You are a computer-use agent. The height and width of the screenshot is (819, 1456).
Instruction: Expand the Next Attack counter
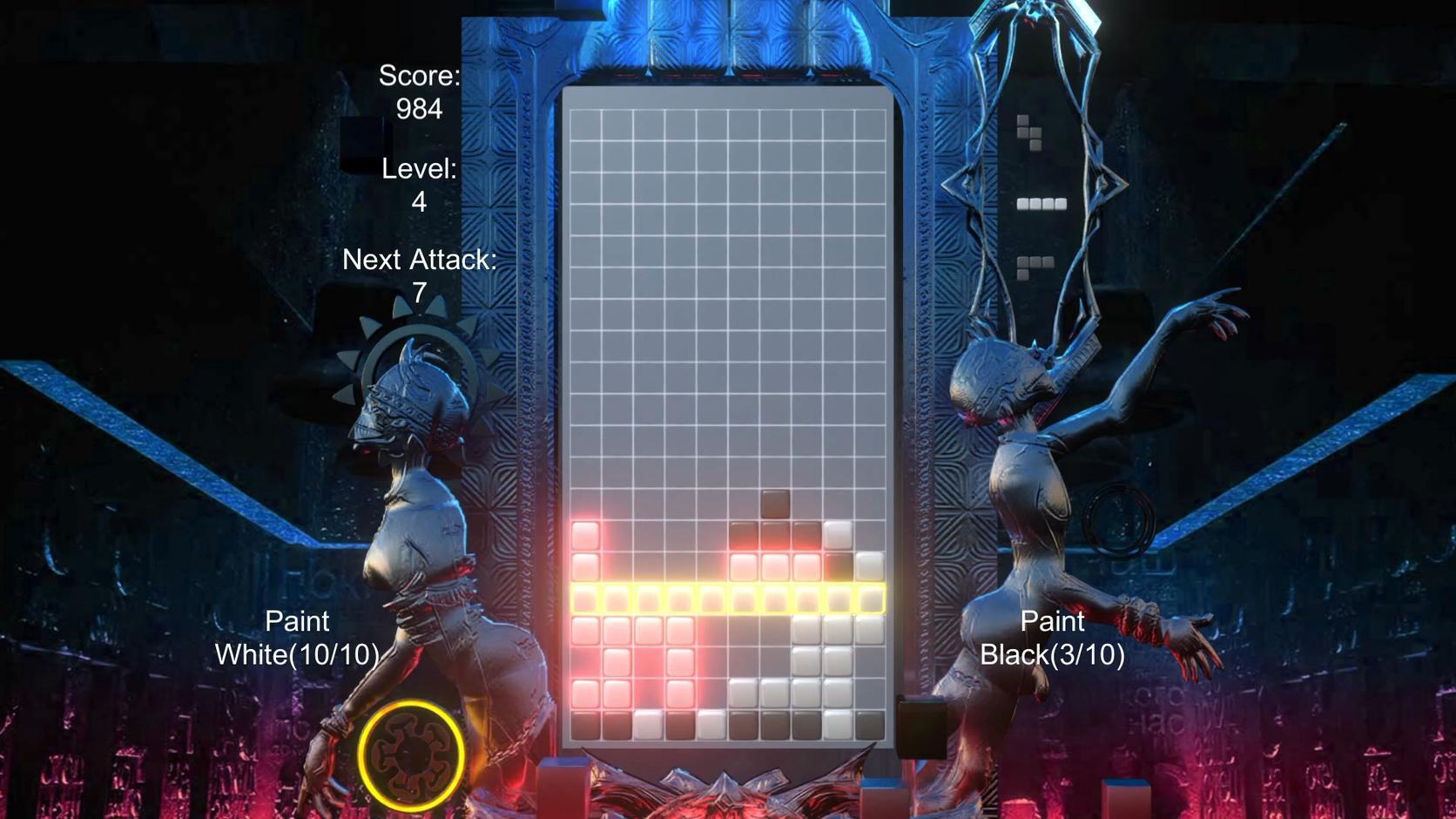click(x=421, y=274)
